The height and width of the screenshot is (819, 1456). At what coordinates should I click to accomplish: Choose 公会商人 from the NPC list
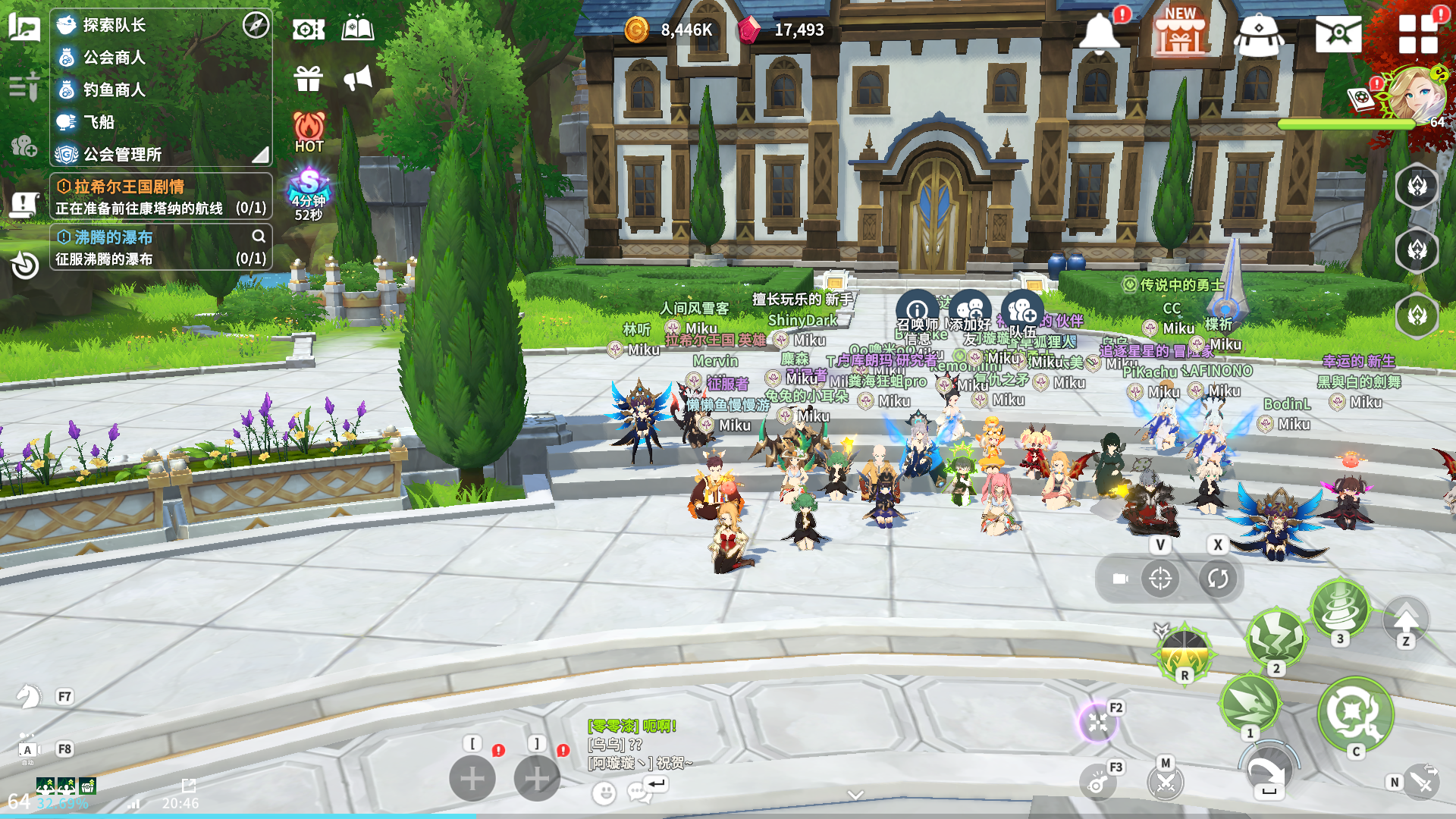click(114, 58)
